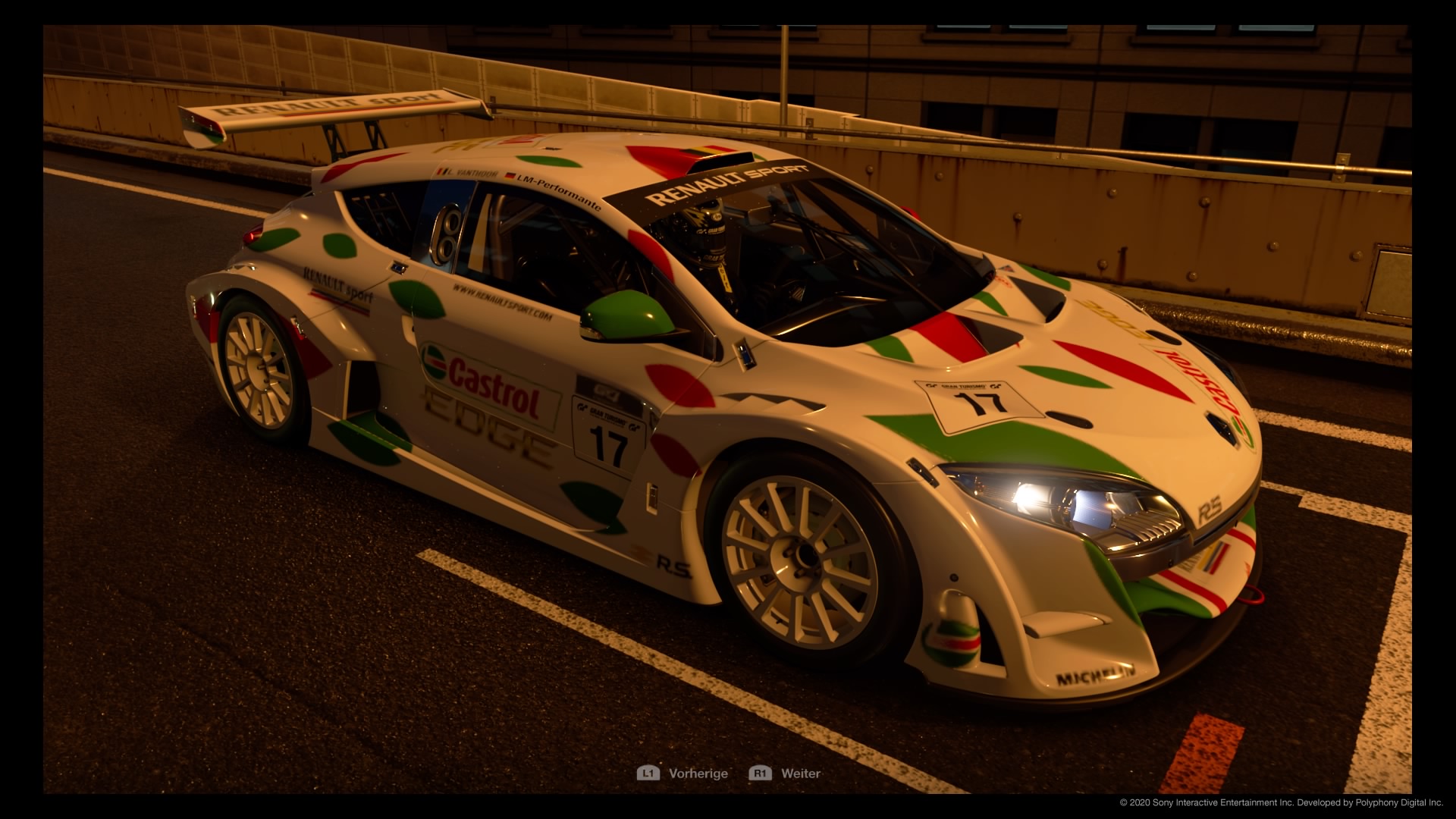Open the previous car with Vorherige
Viewport: 1456px width, 819px height.
(698, 773)
